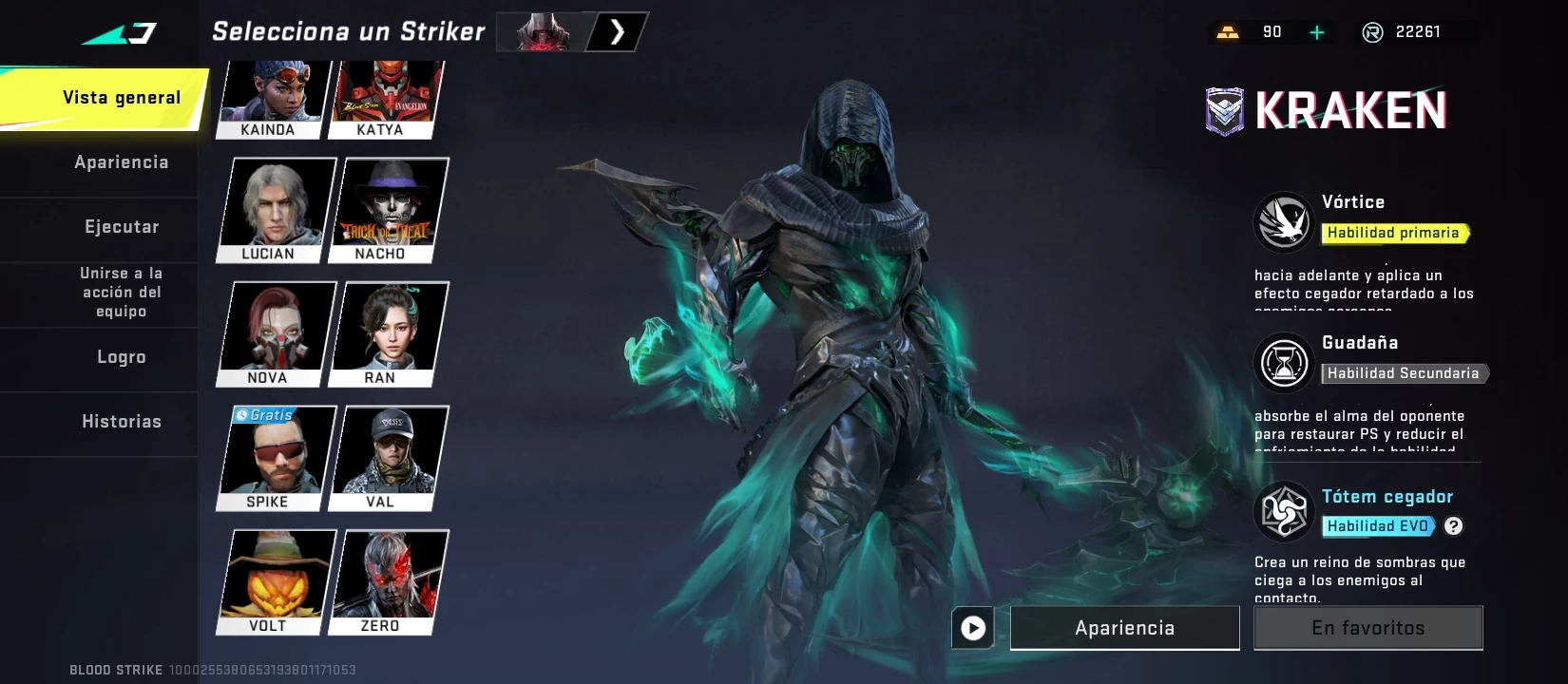Open the Habilidad EVO help question mark

pos(1453,526)
